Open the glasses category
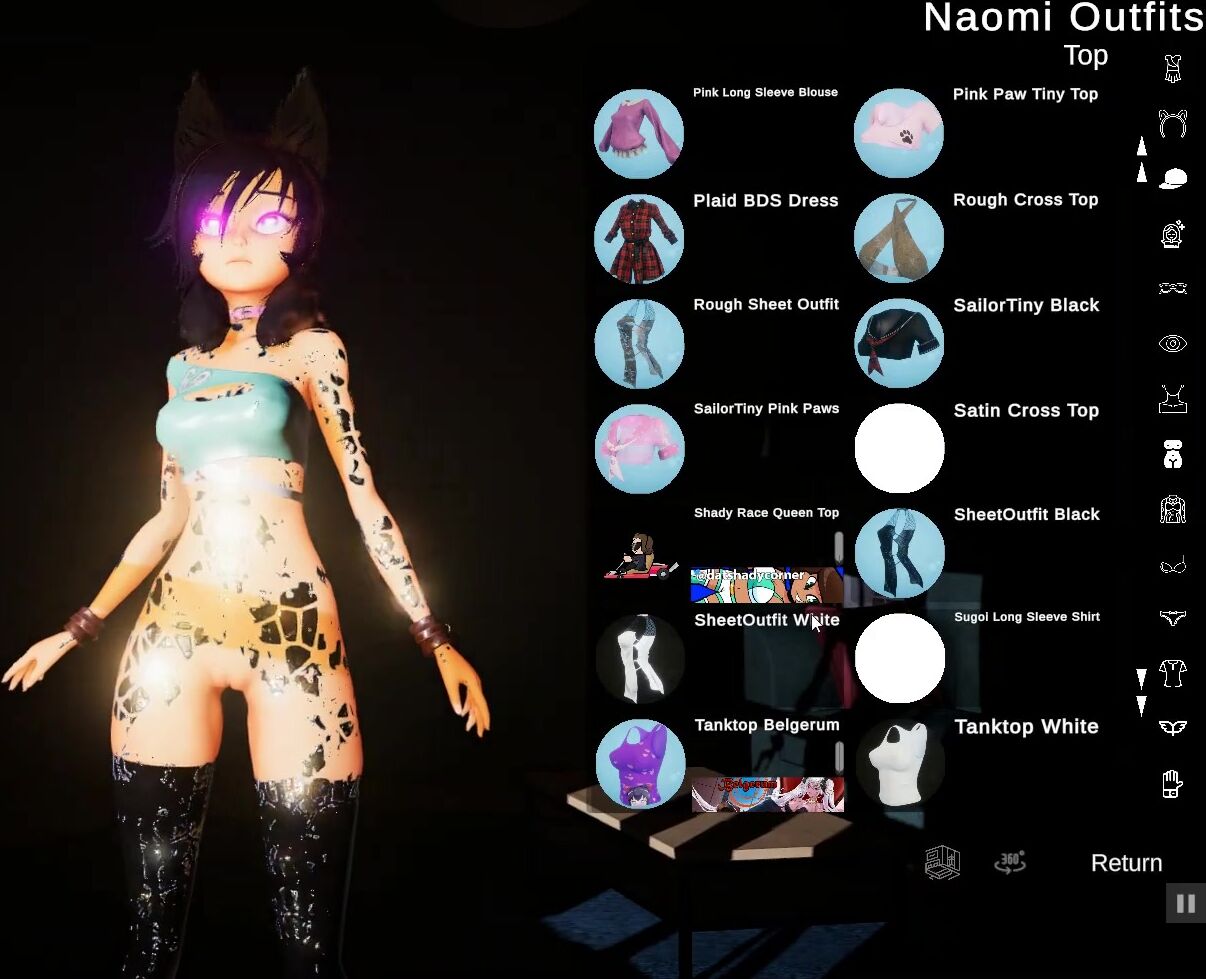 coord(1172,289)
